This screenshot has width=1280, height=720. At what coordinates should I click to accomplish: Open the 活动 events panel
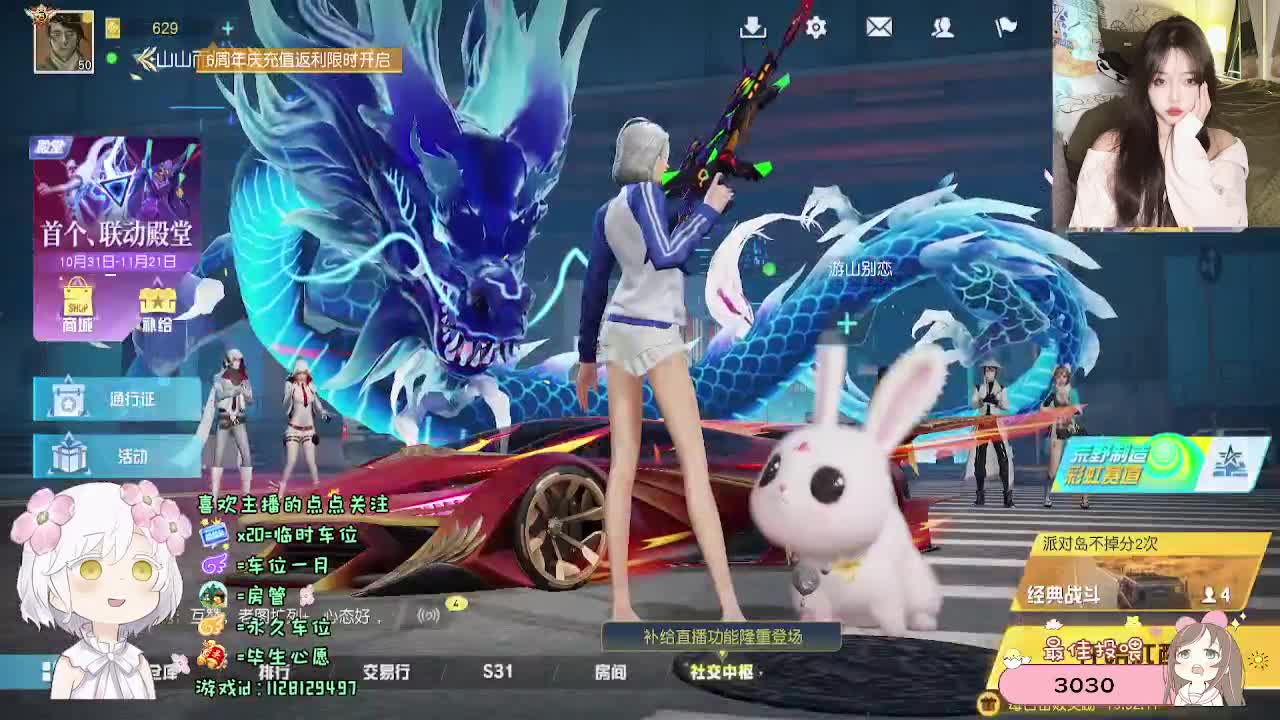click(x=113, y=457)
